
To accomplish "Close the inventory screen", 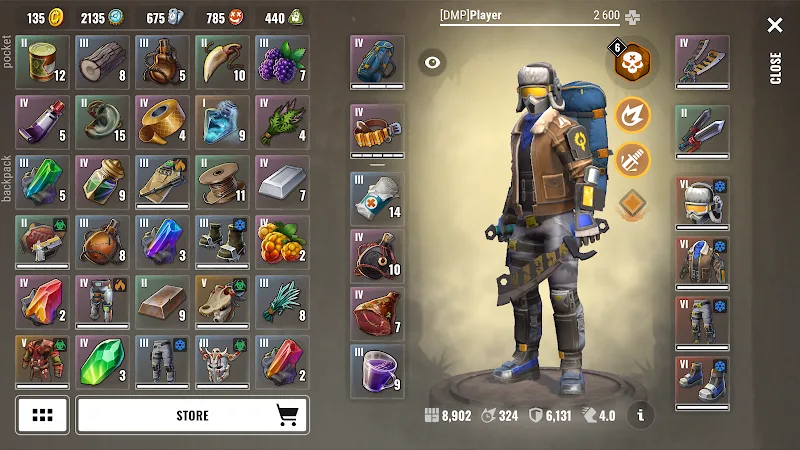I will pos(775,26).
